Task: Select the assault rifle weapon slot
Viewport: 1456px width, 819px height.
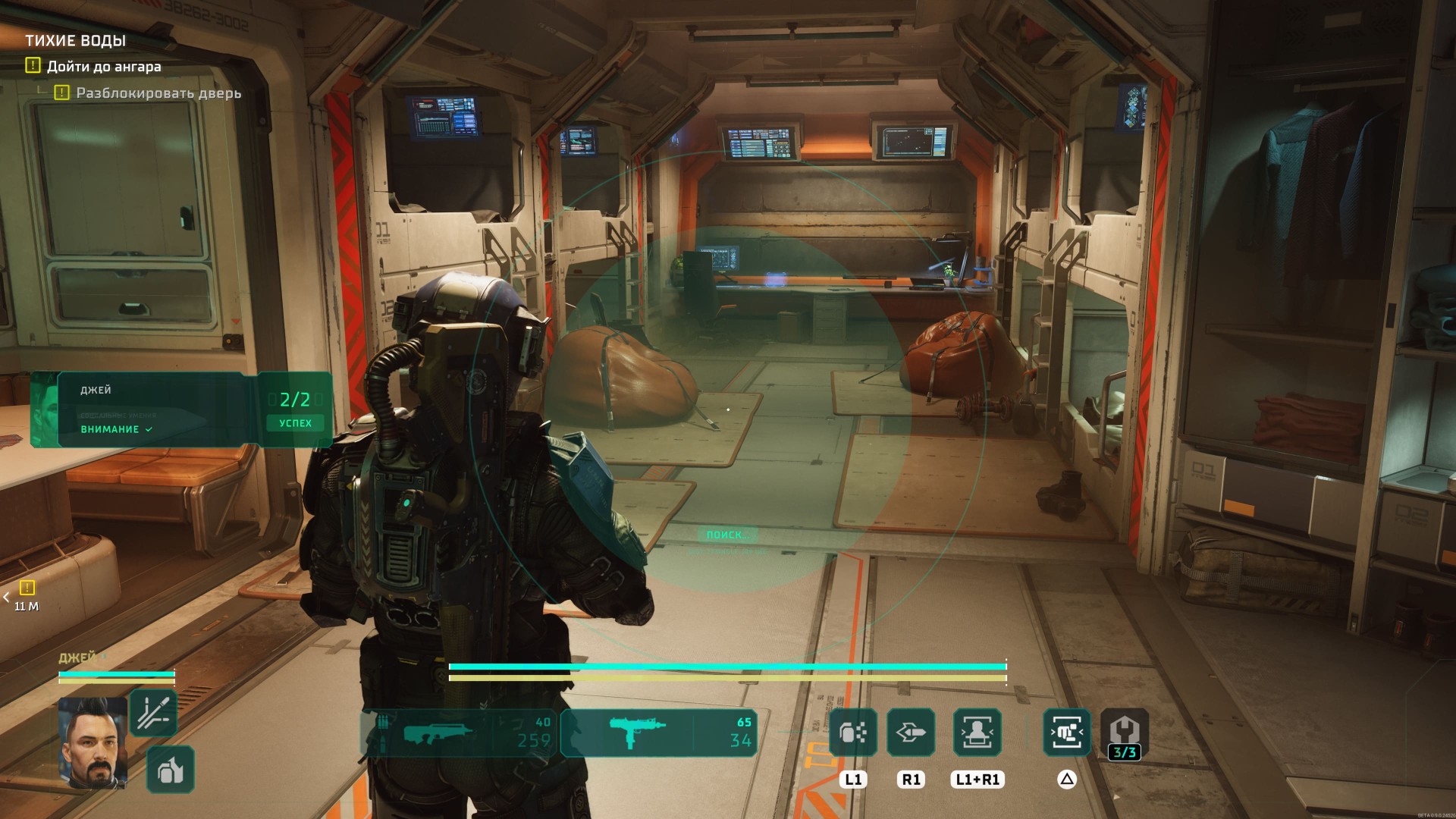Action: [x=460, y=733]
